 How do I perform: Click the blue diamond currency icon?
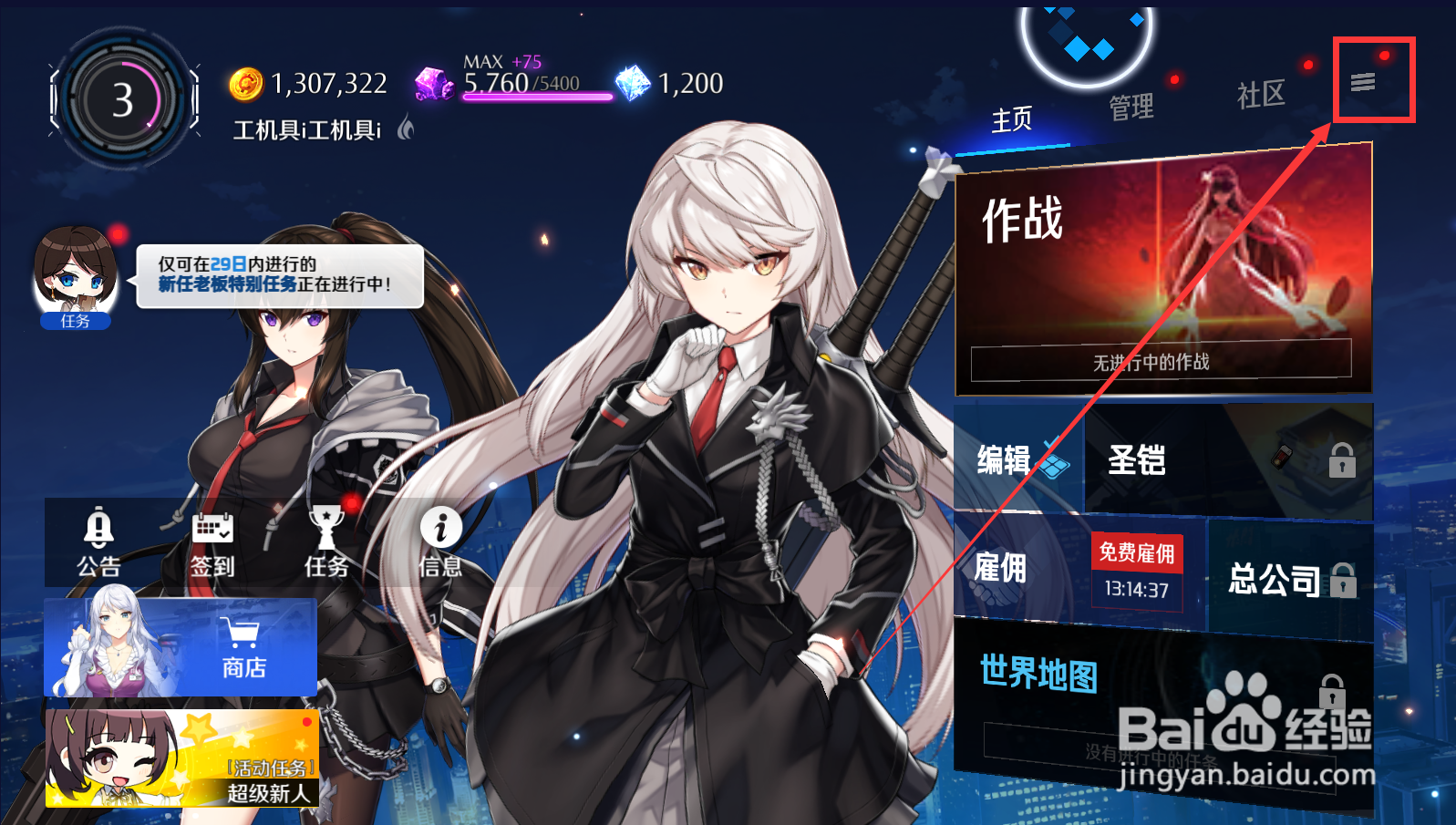632,81
